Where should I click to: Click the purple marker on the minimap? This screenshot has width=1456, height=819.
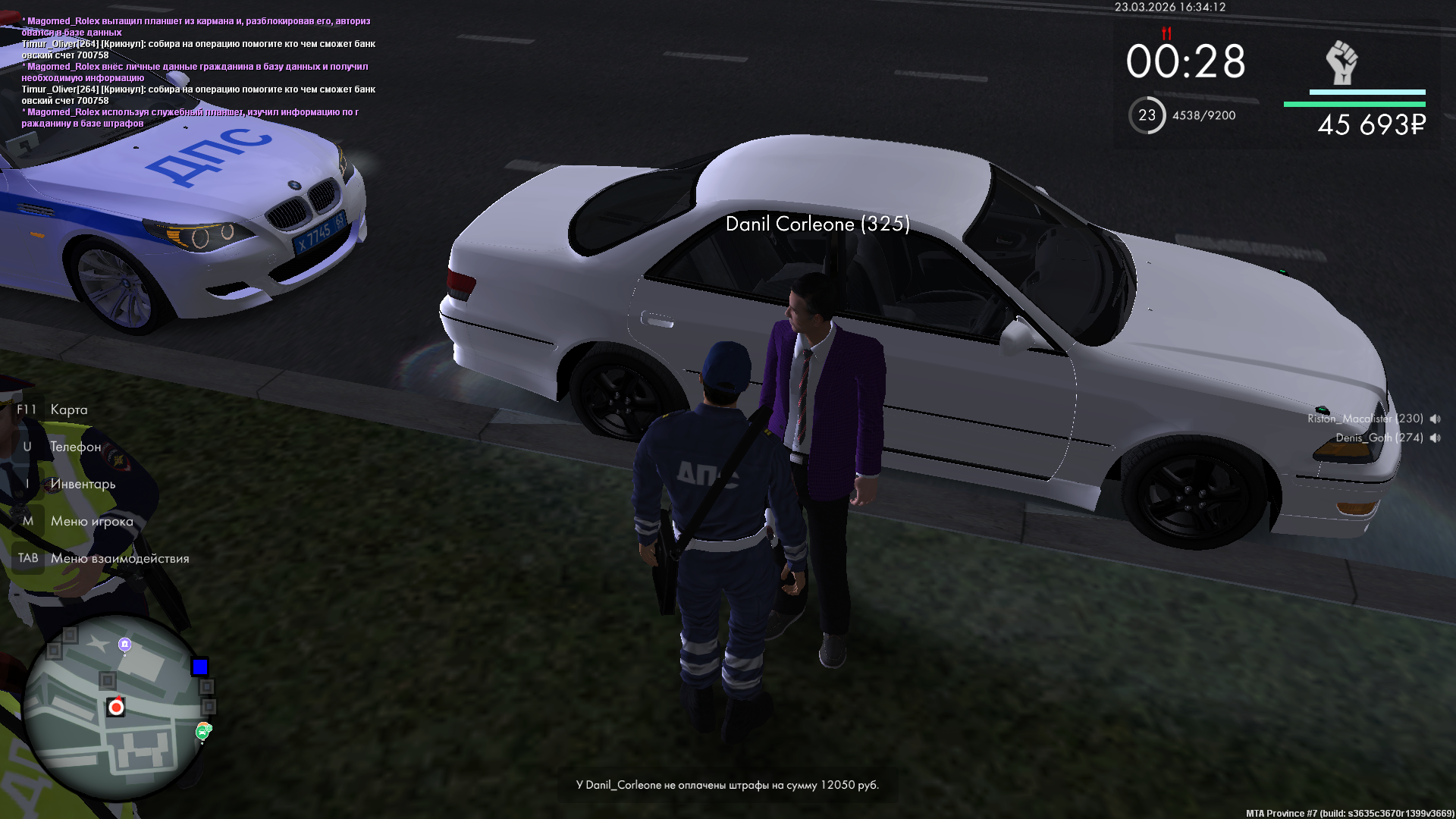click(125, 645)
